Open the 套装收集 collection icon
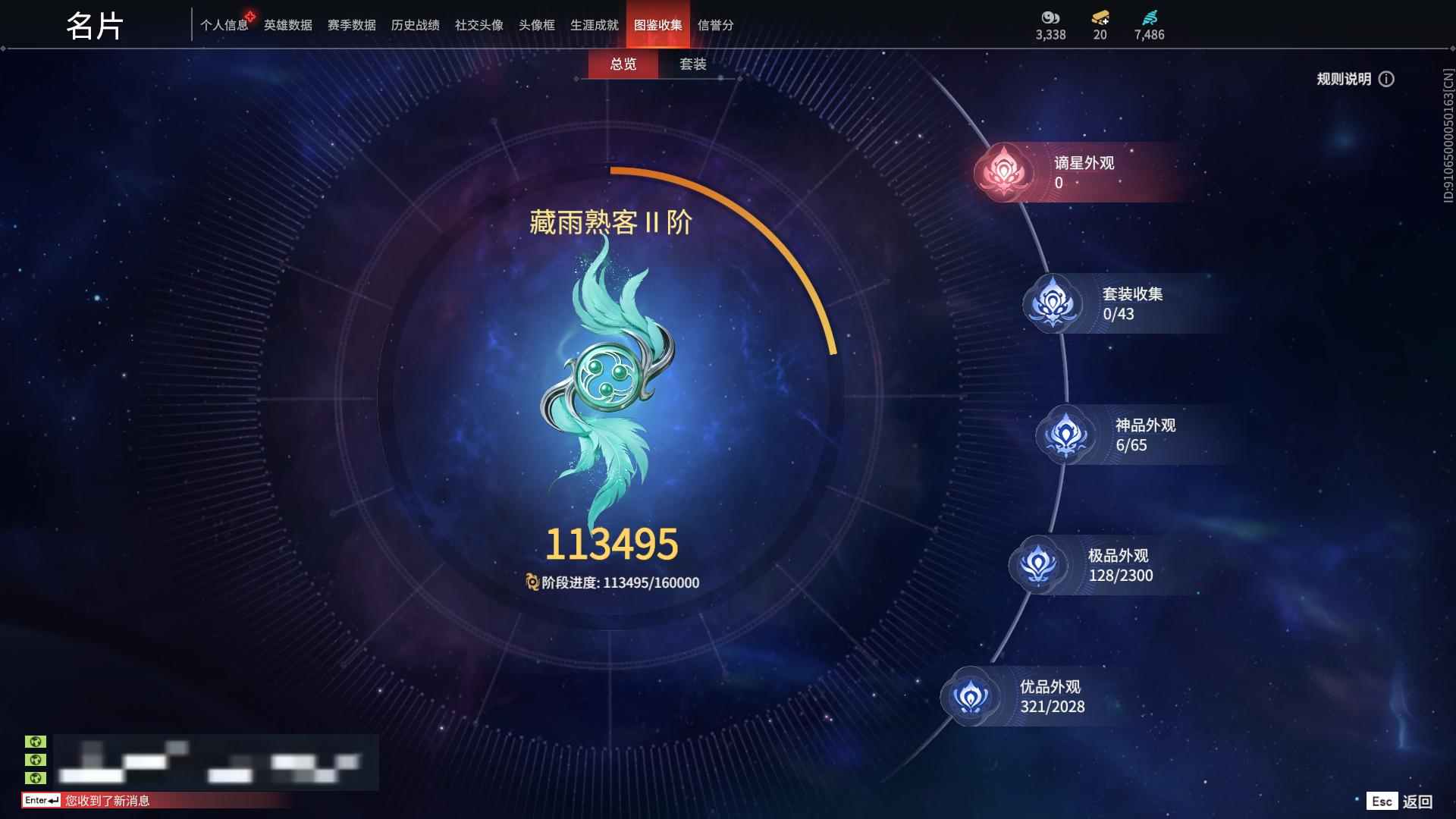The height and width of the screenshot is (819, 1456). pos(1053,303)
